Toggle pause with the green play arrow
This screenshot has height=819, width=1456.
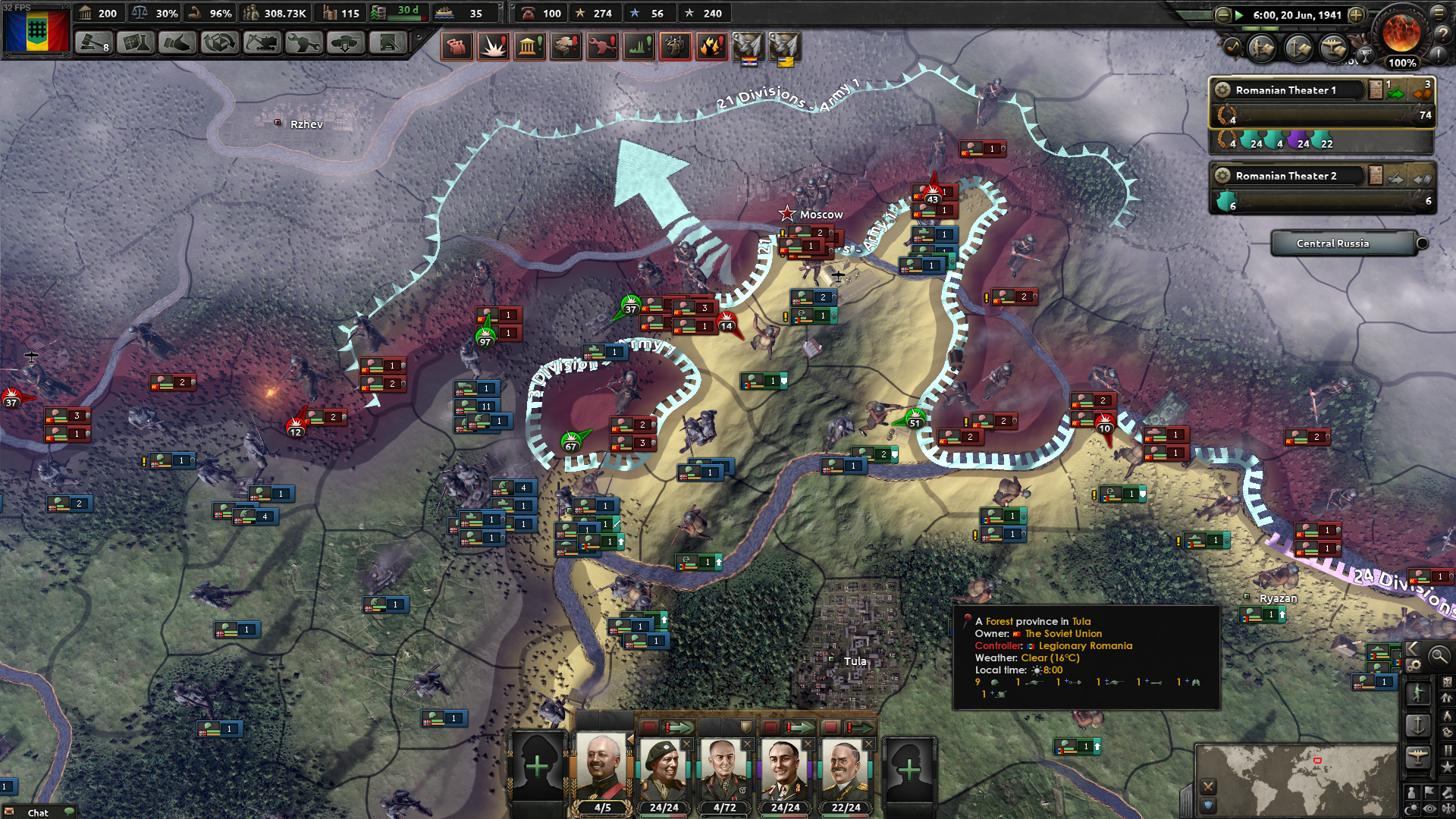[1239, 14]
